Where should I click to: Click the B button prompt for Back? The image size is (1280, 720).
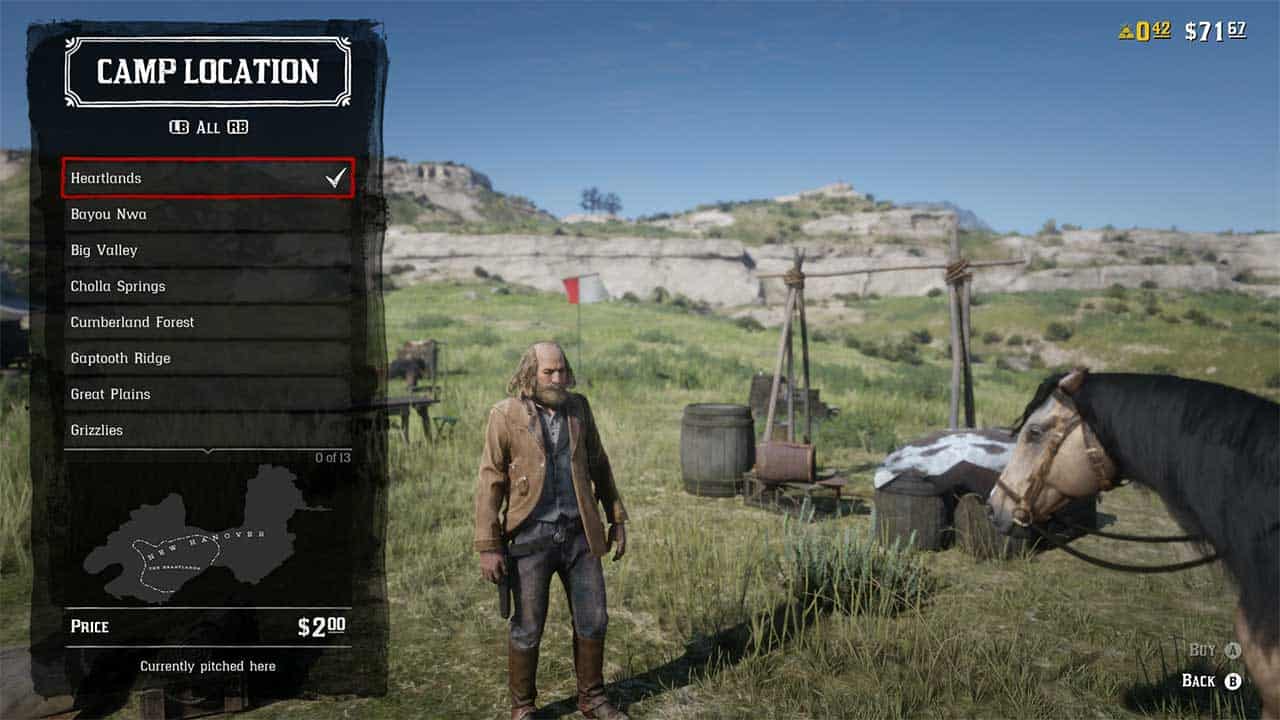(x=1231, y=679)
